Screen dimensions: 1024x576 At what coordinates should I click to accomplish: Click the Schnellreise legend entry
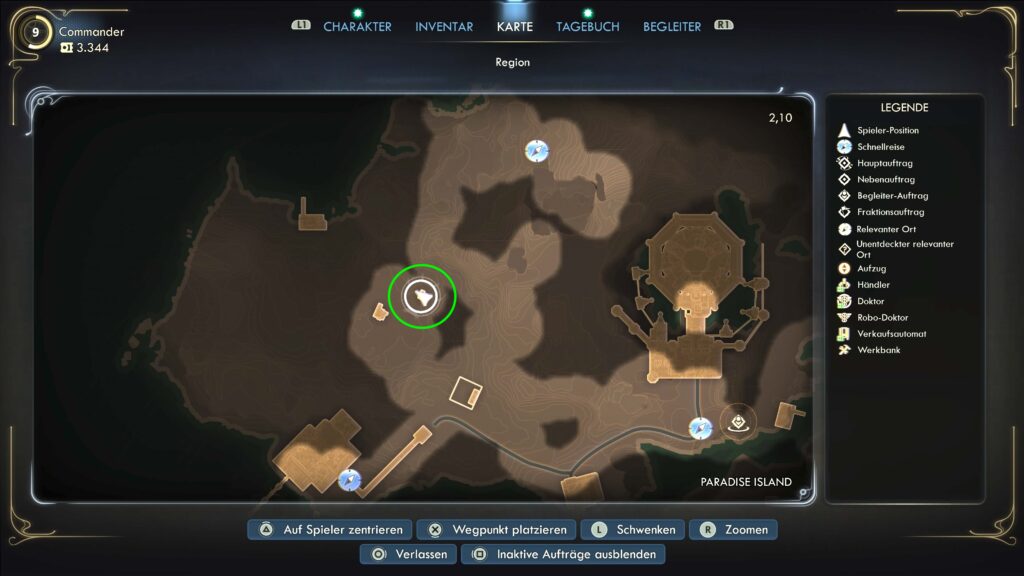pyautogui.click(x=878, y=147)
